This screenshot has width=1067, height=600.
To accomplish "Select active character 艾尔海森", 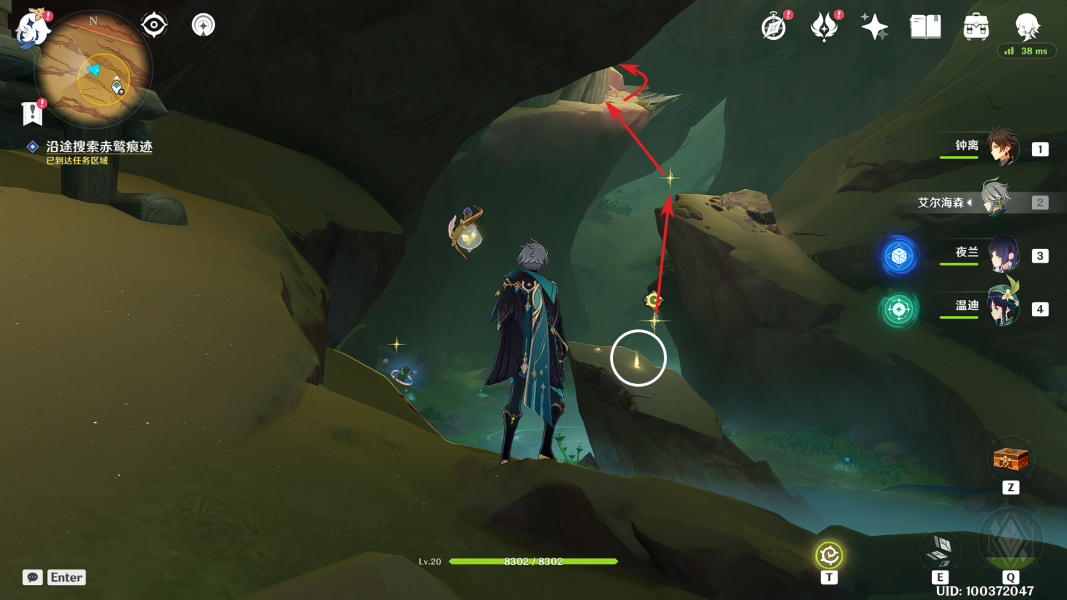I will tap(994, 201).
